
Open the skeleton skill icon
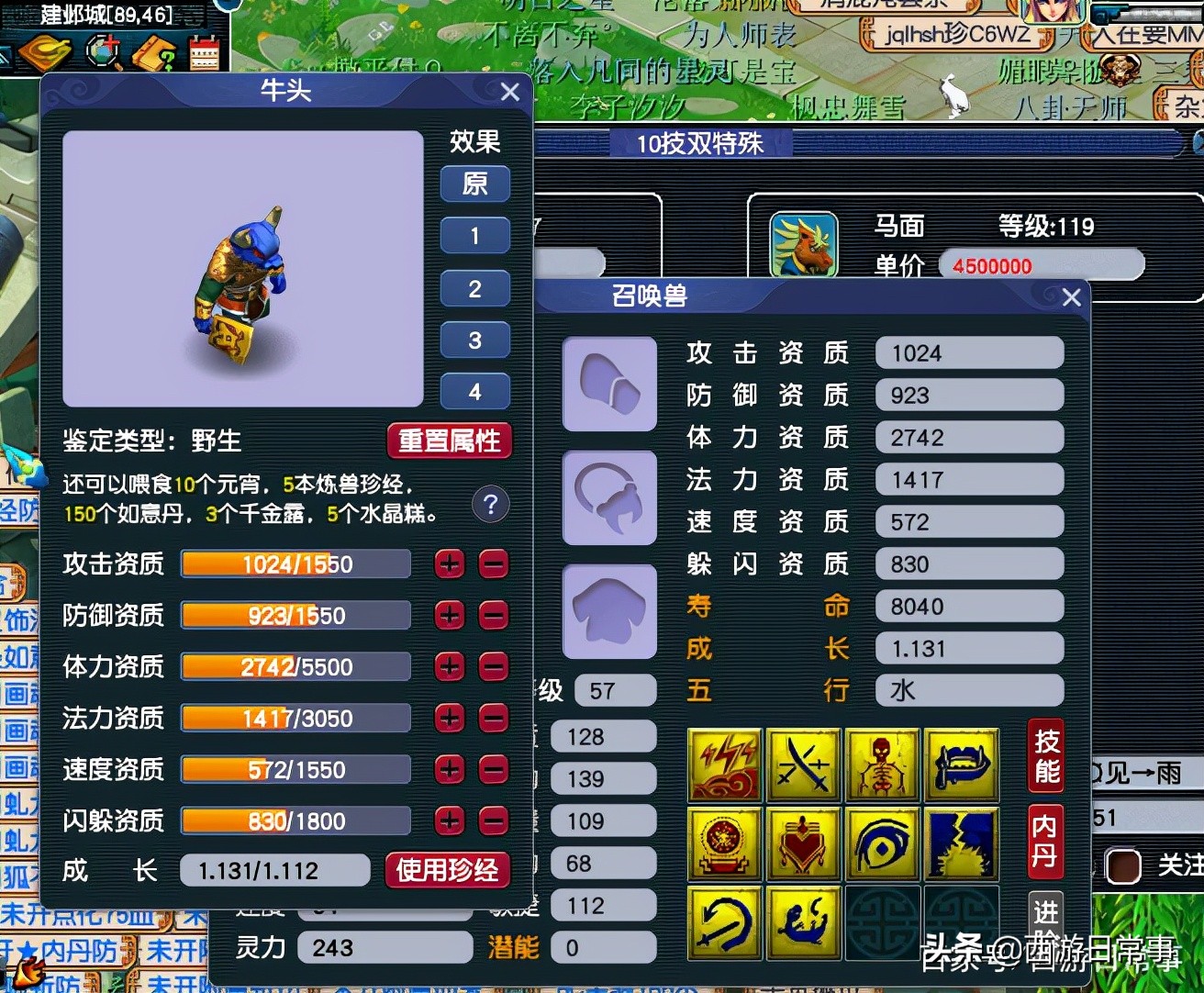pyautogui.click(x=882, y=764)
